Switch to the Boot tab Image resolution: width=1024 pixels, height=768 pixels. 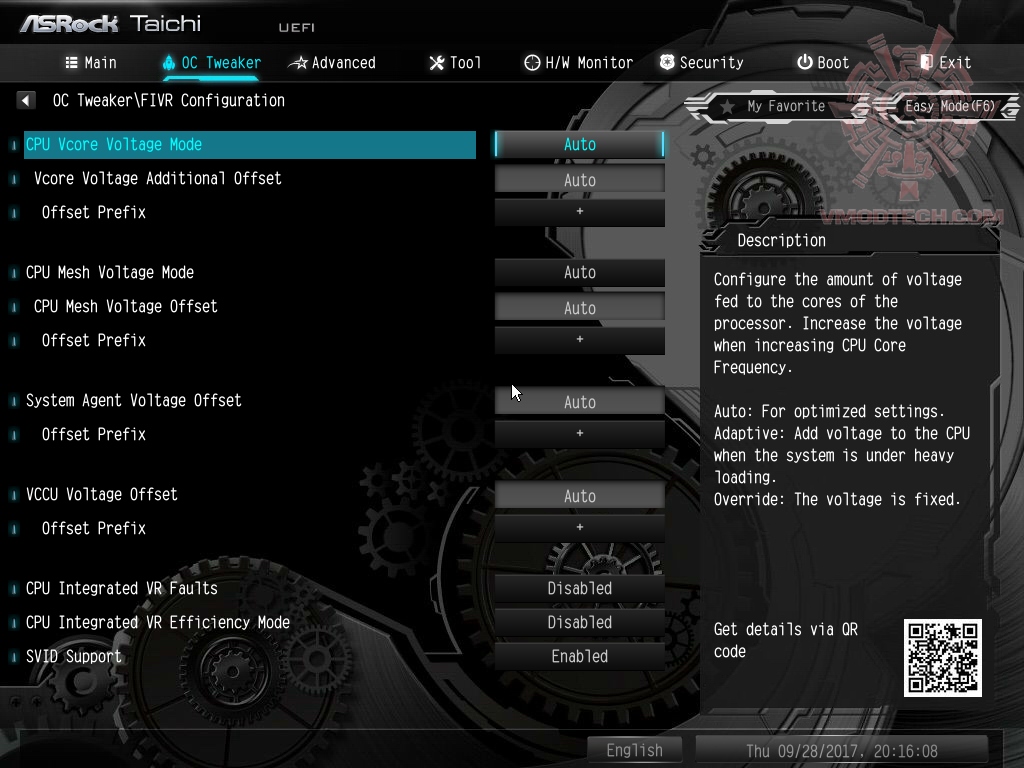click(x=822, y=62)
